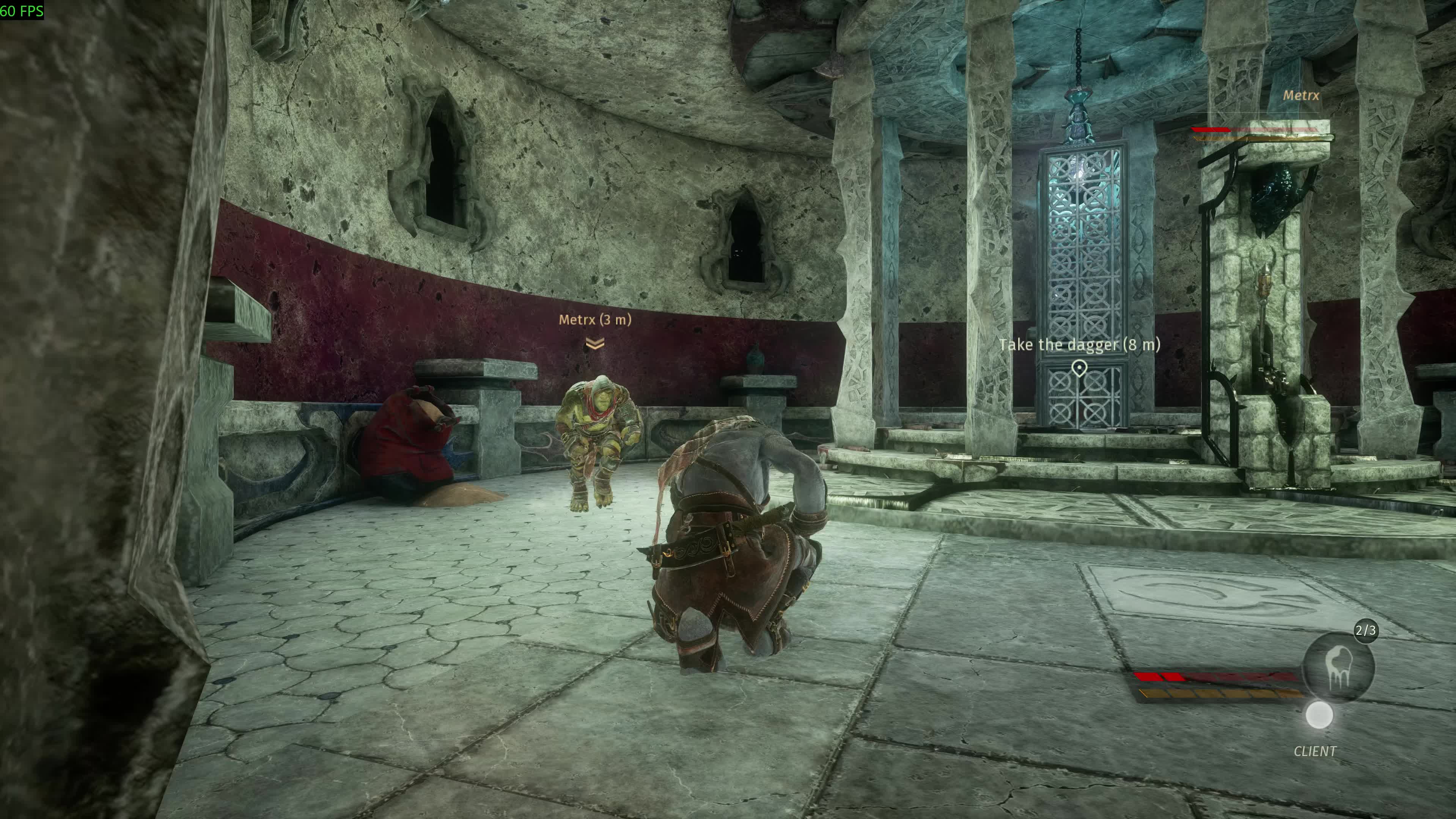The width and height of the screenshot is (1456, 819).
Task: Click the Metrx ally chevron marker
Action: [x=594, y=344]
